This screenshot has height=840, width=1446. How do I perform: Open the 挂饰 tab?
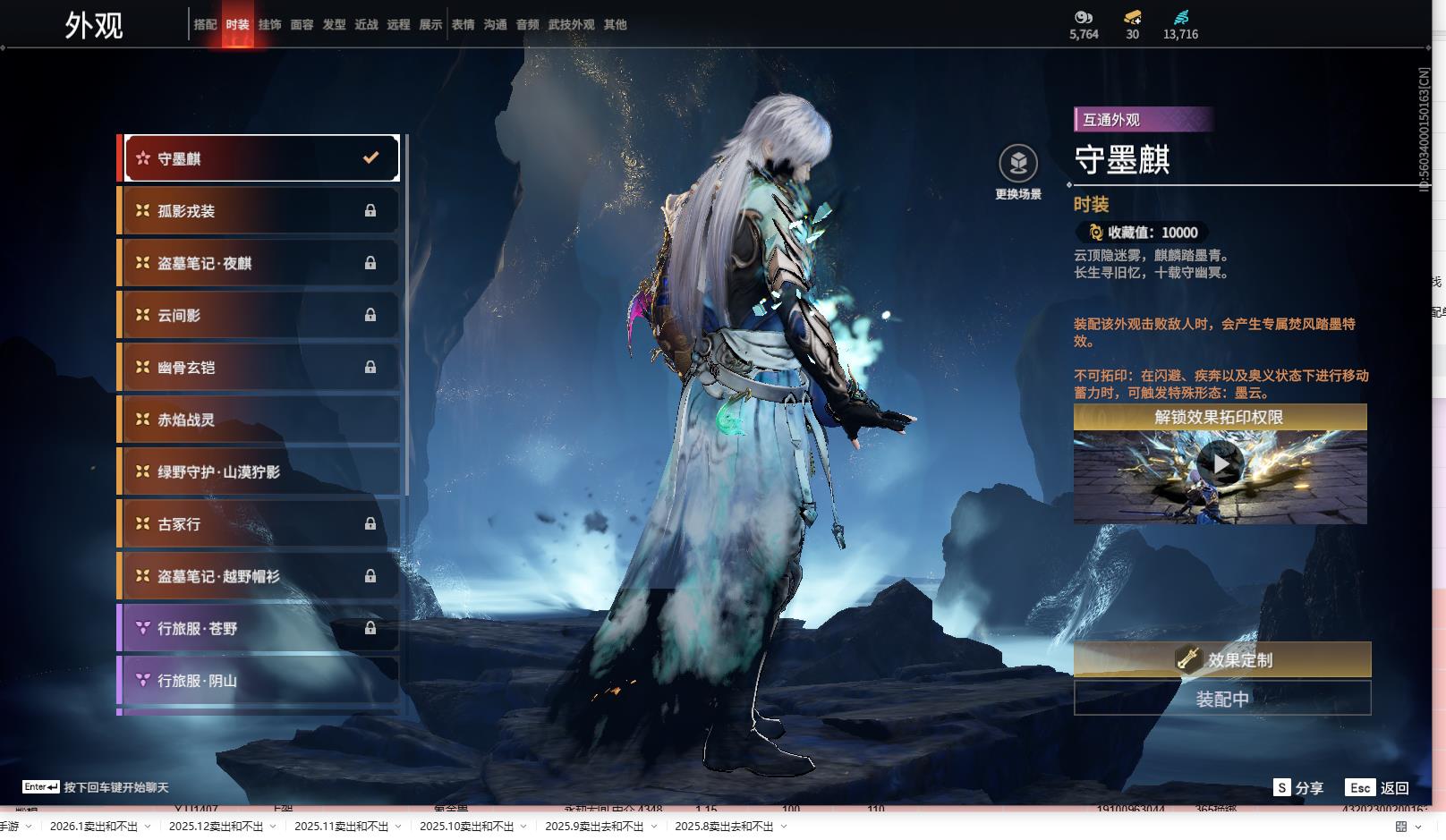269,25
